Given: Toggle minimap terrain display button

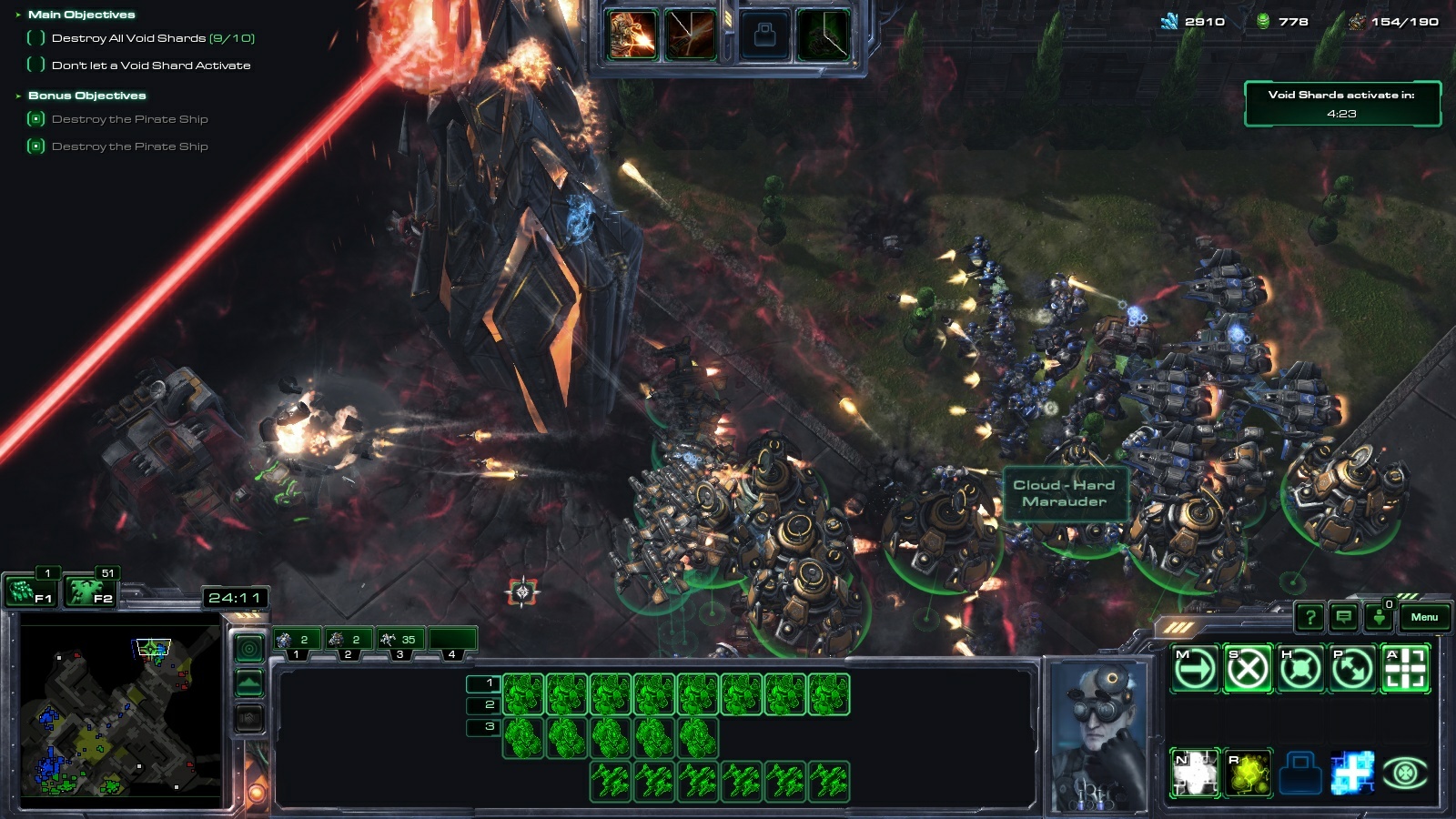Looking at the screenshot, I should click(x=249, y=682).
